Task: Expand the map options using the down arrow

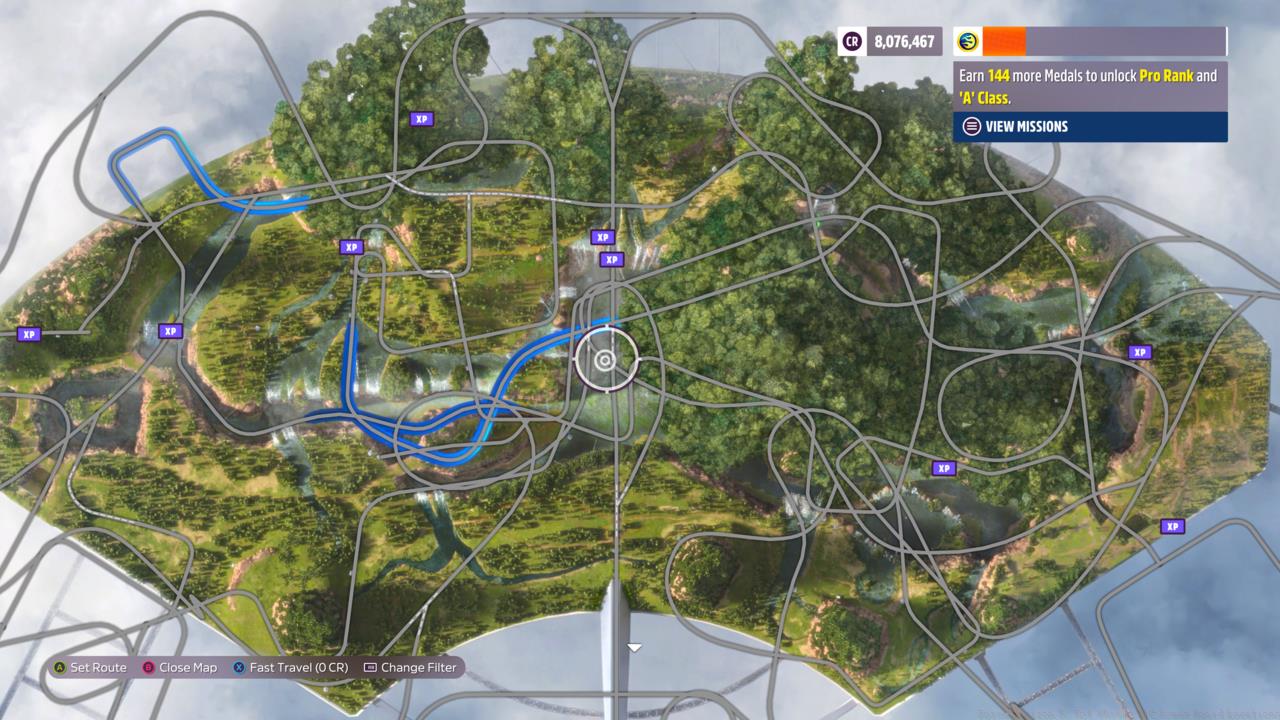Action: (634, 647)
